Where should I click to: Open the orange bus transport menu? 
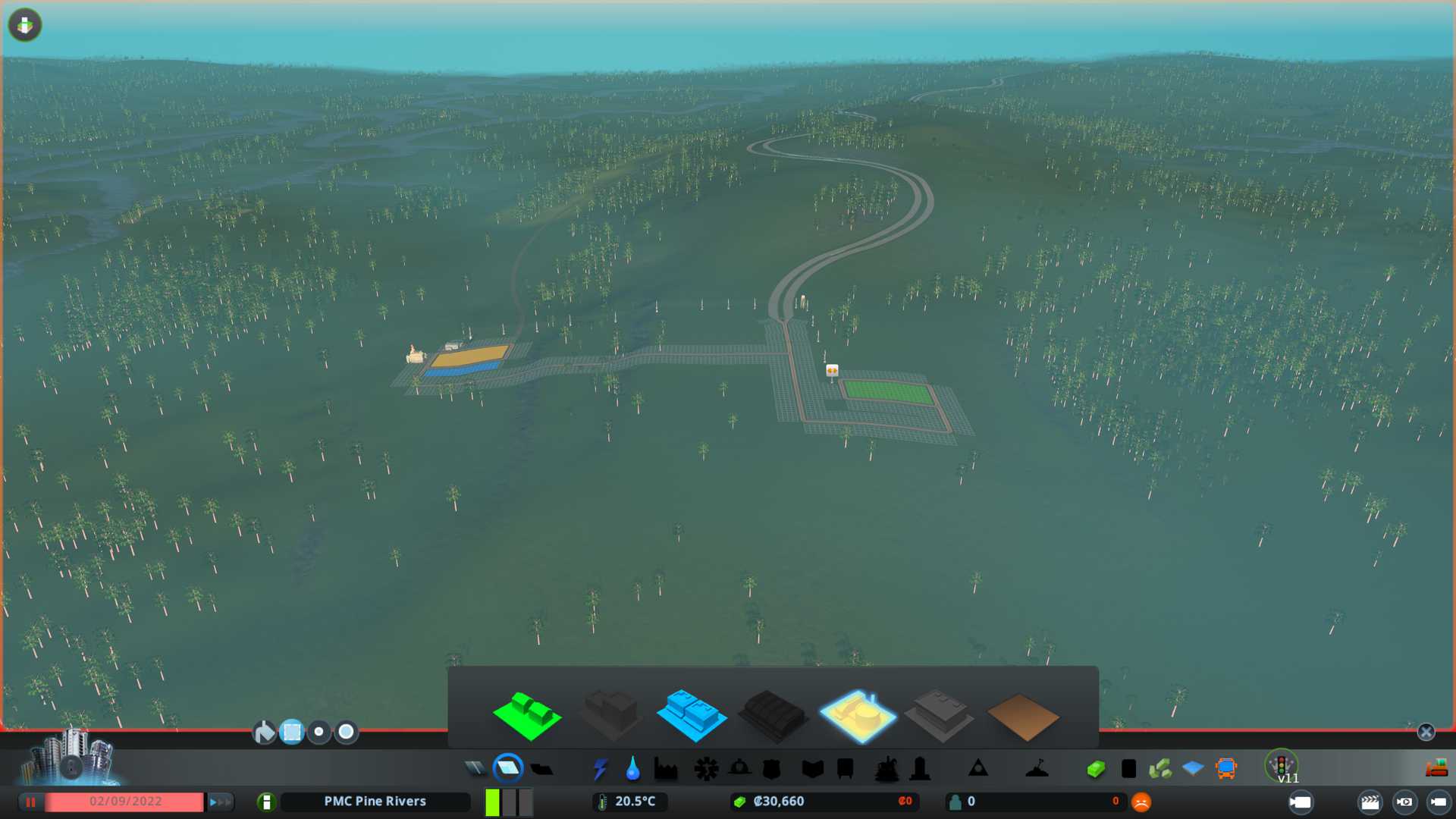[1225, 769]
